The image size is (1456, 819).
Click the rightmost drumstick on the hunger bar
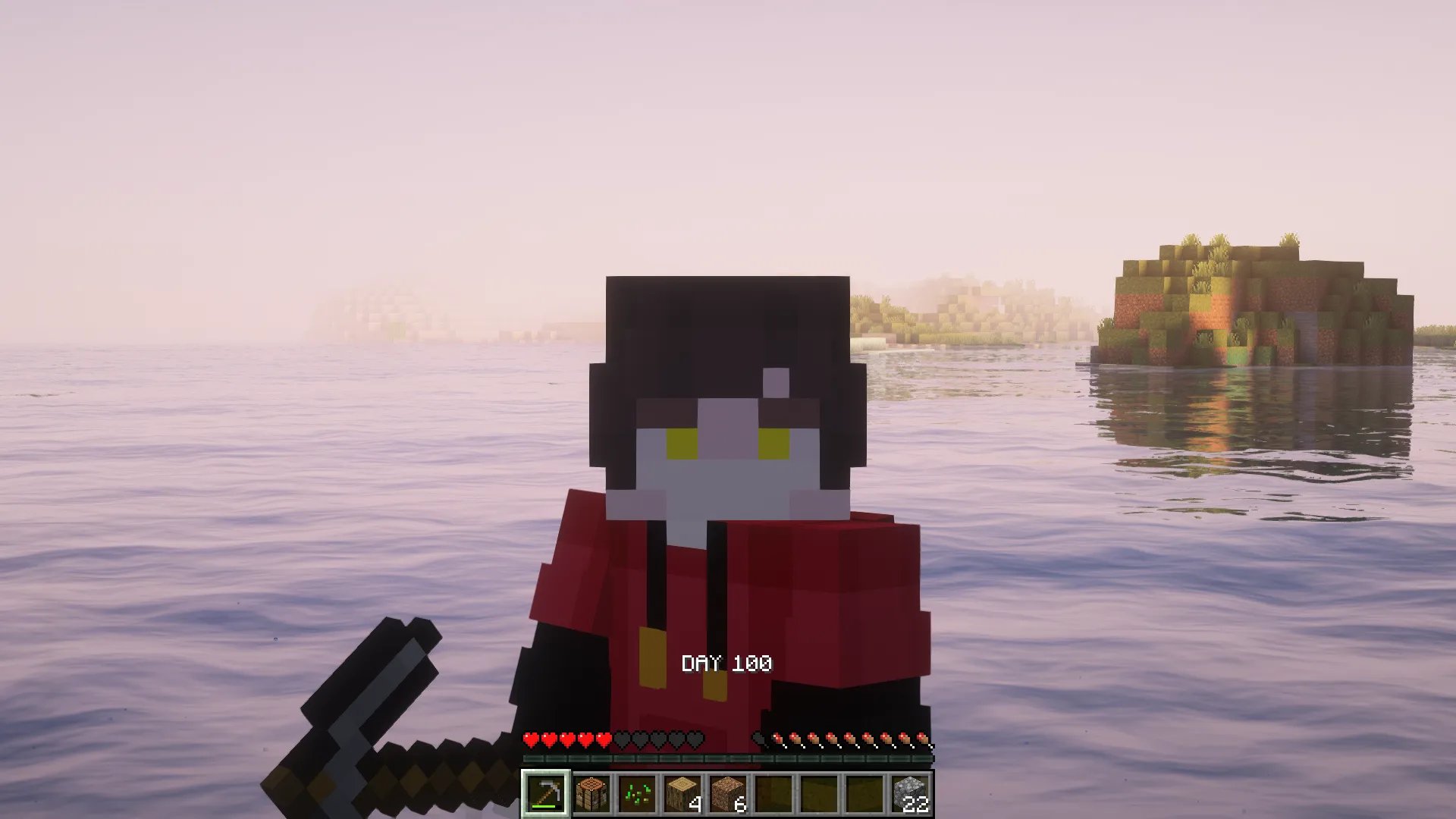(926, 739)
